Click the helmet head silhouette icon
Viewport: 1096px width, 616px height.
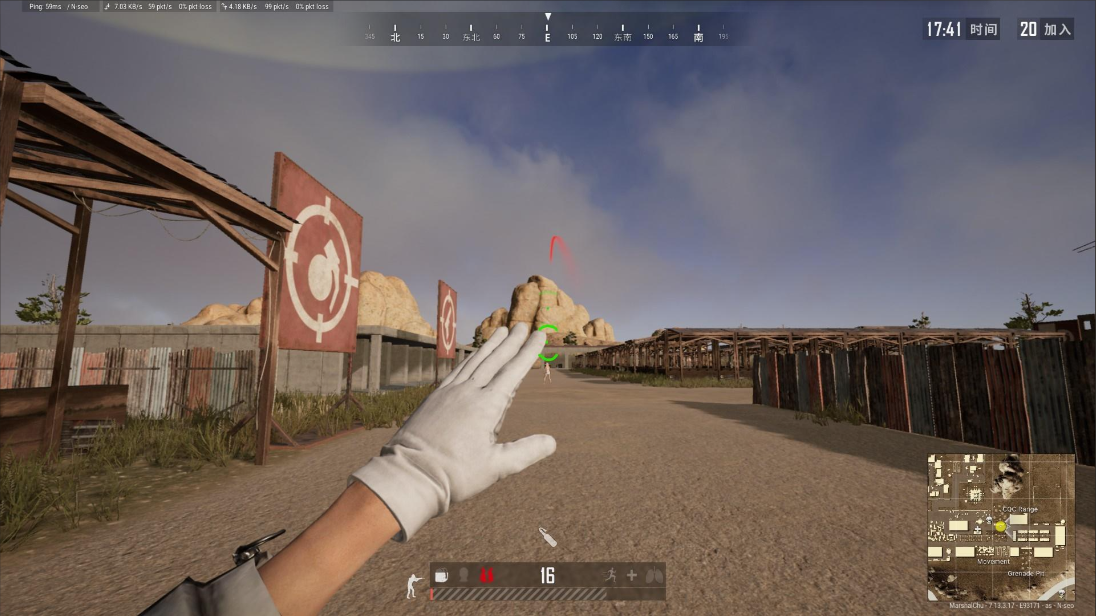[464, 575]
